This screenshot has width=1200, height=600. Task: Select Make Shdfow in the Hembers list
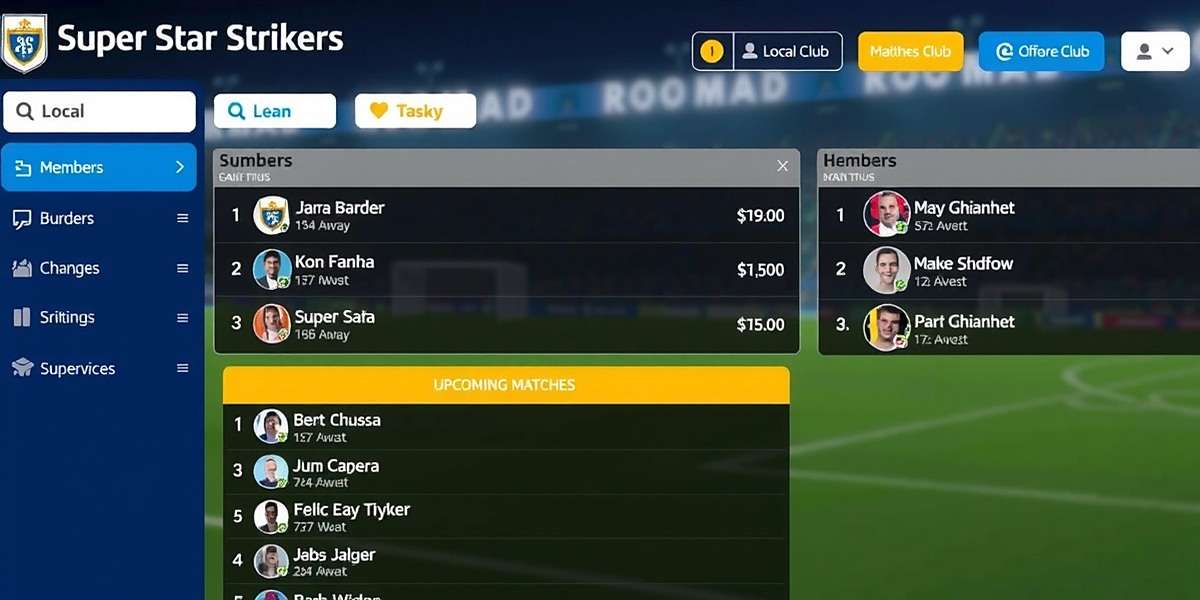point(1010,269)
